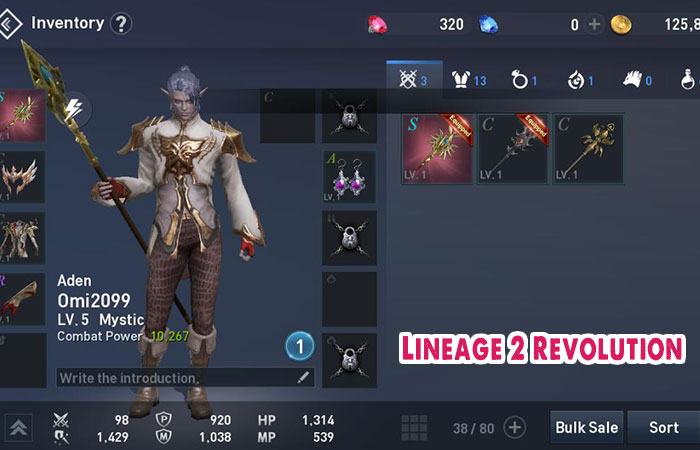Open Bulk Sale
700x450 pixels.
pos(587,427)
